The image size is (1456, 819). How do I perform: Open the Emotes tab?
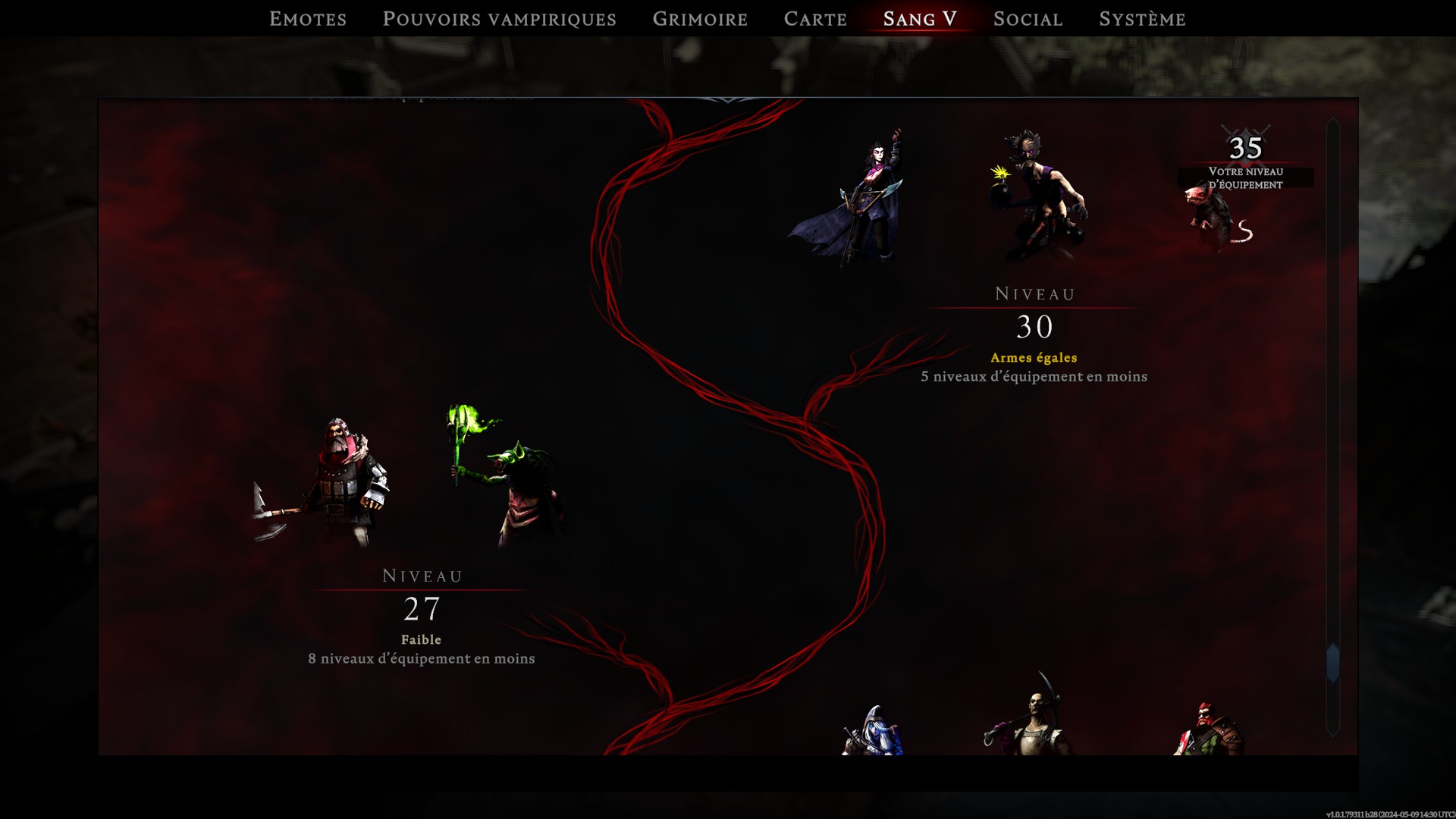coord(308,19)
